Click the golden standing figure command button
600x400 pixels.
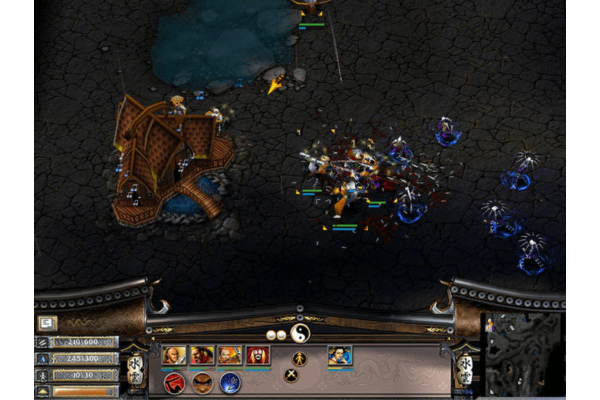(299, 358)
